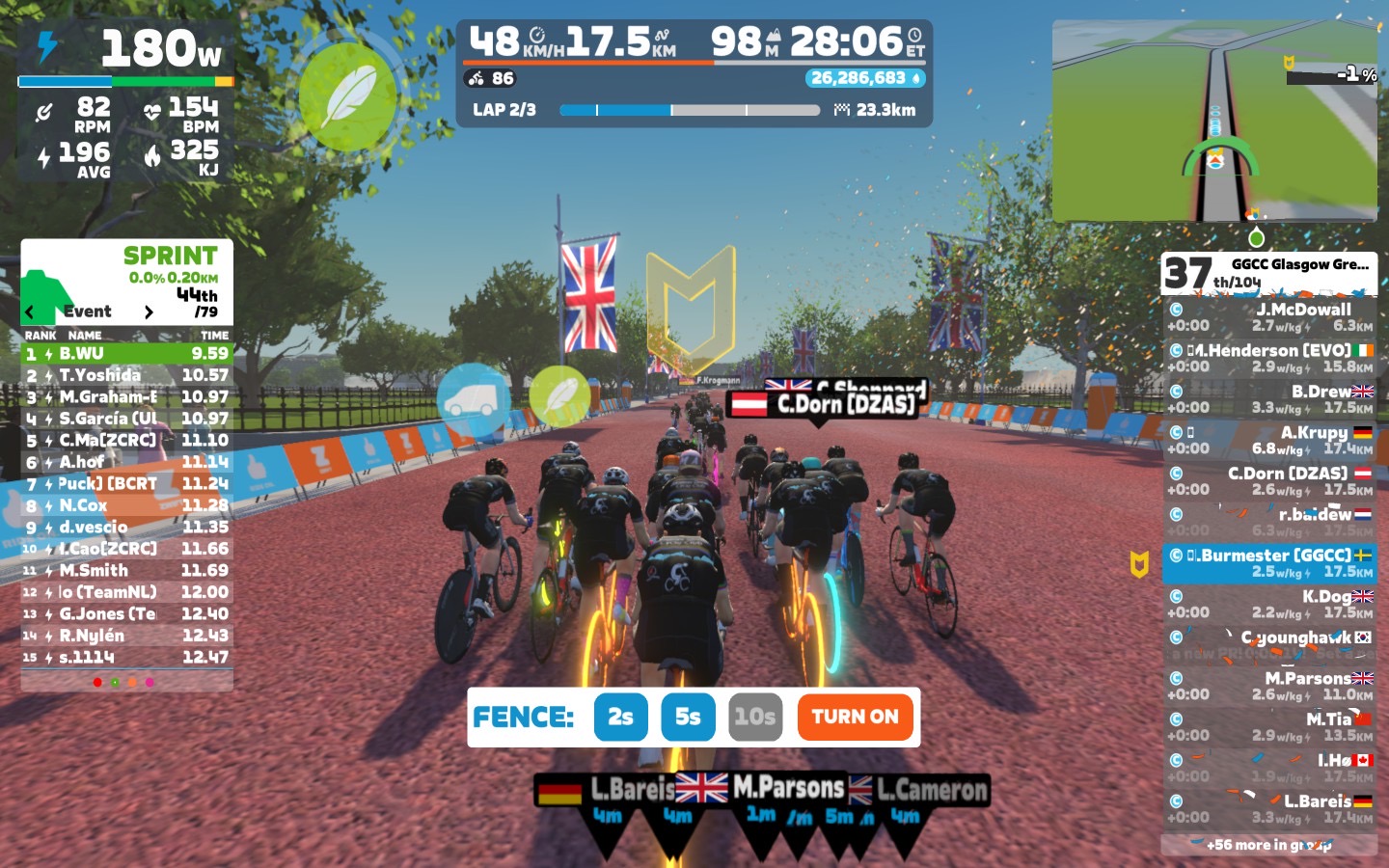Expand the +56 more in group row
This screenshot has width=1389, height=868.
[x=1268, y=845]
